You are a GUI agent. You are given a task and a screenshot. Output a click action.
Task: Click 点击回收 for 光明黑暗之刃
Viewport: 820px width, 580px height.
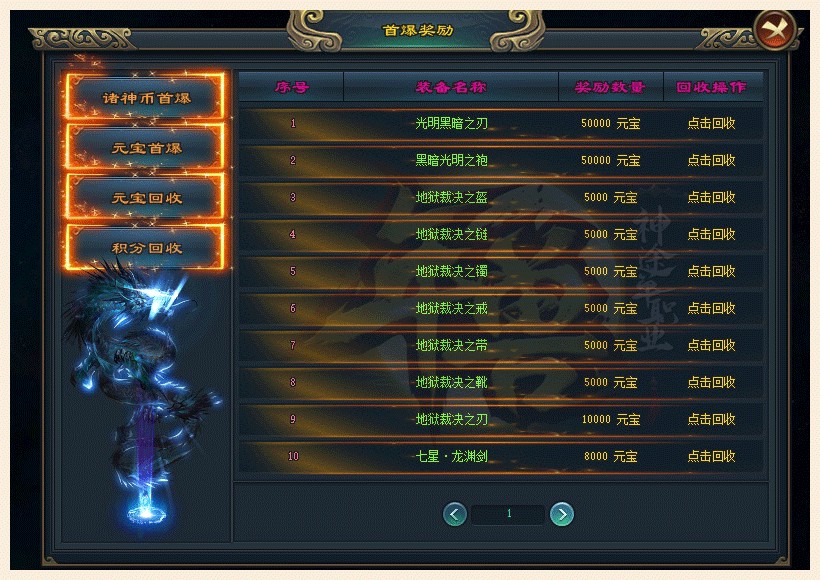(711, 123)
